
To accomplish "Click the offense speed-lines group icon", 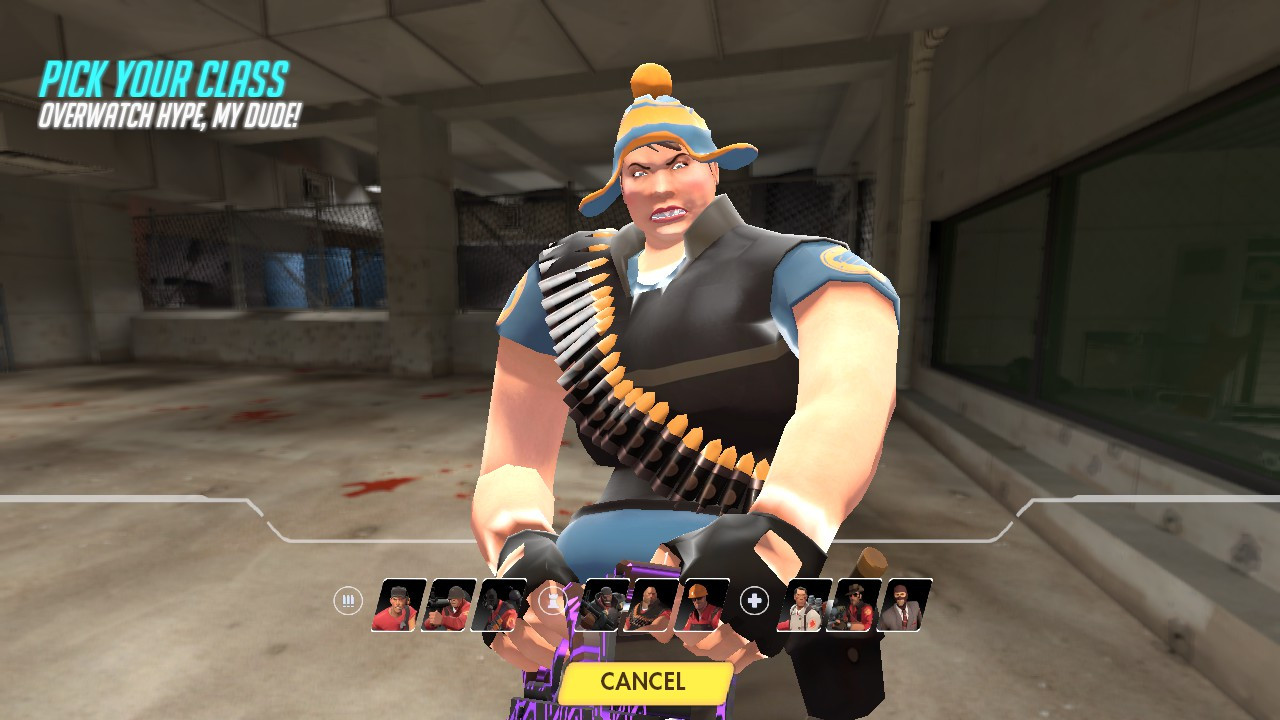I will (347, 601).
